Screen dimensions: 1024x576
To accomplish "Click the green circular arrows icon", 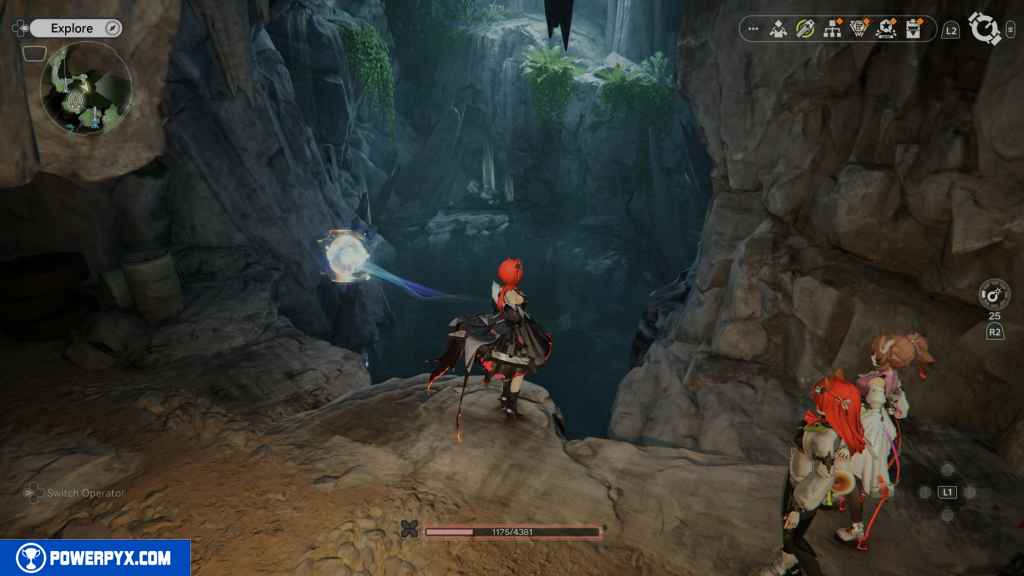I will tap(804, 29).
